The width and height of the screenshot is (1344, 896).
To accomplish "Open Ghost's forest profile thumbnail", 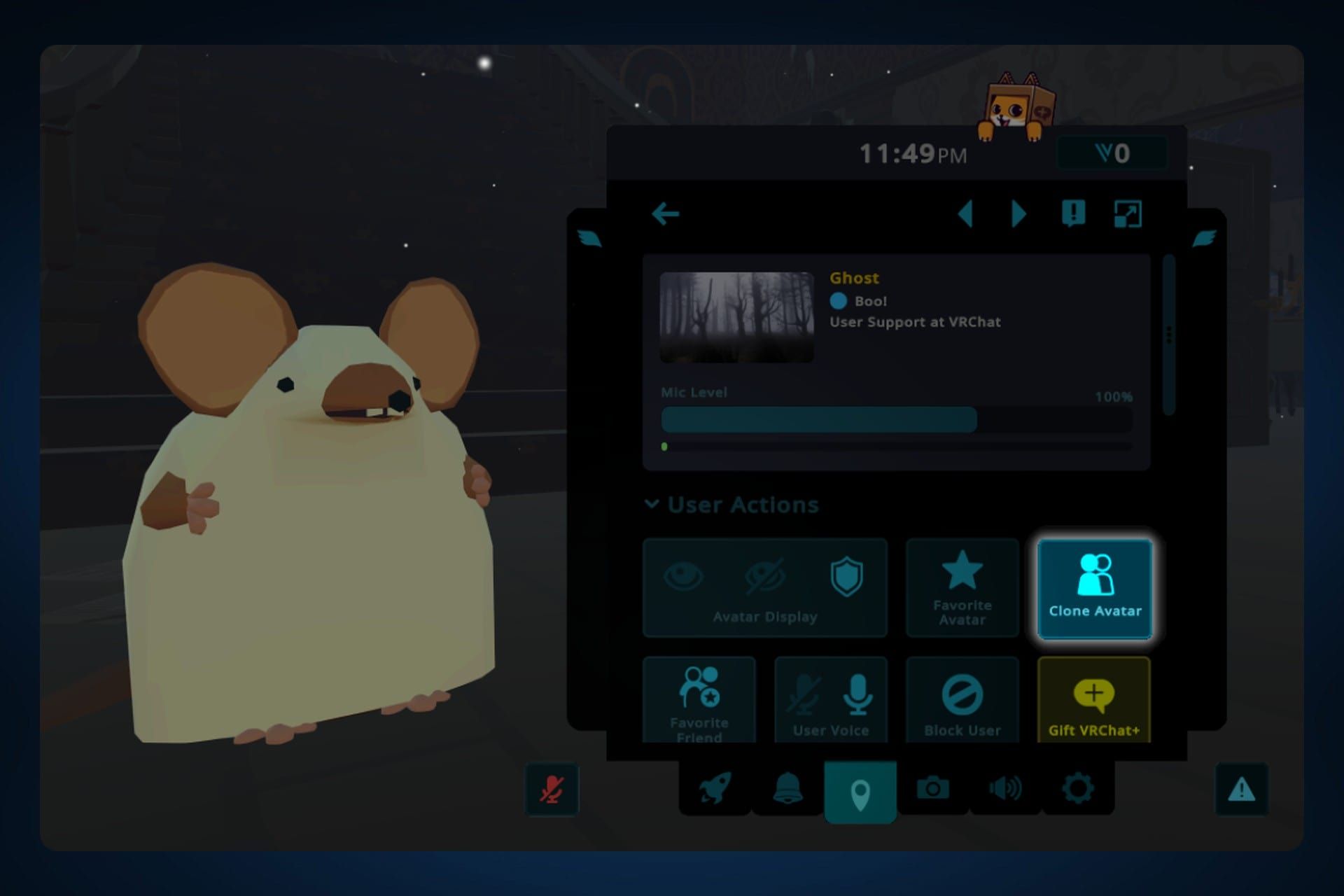I will 736,316.
